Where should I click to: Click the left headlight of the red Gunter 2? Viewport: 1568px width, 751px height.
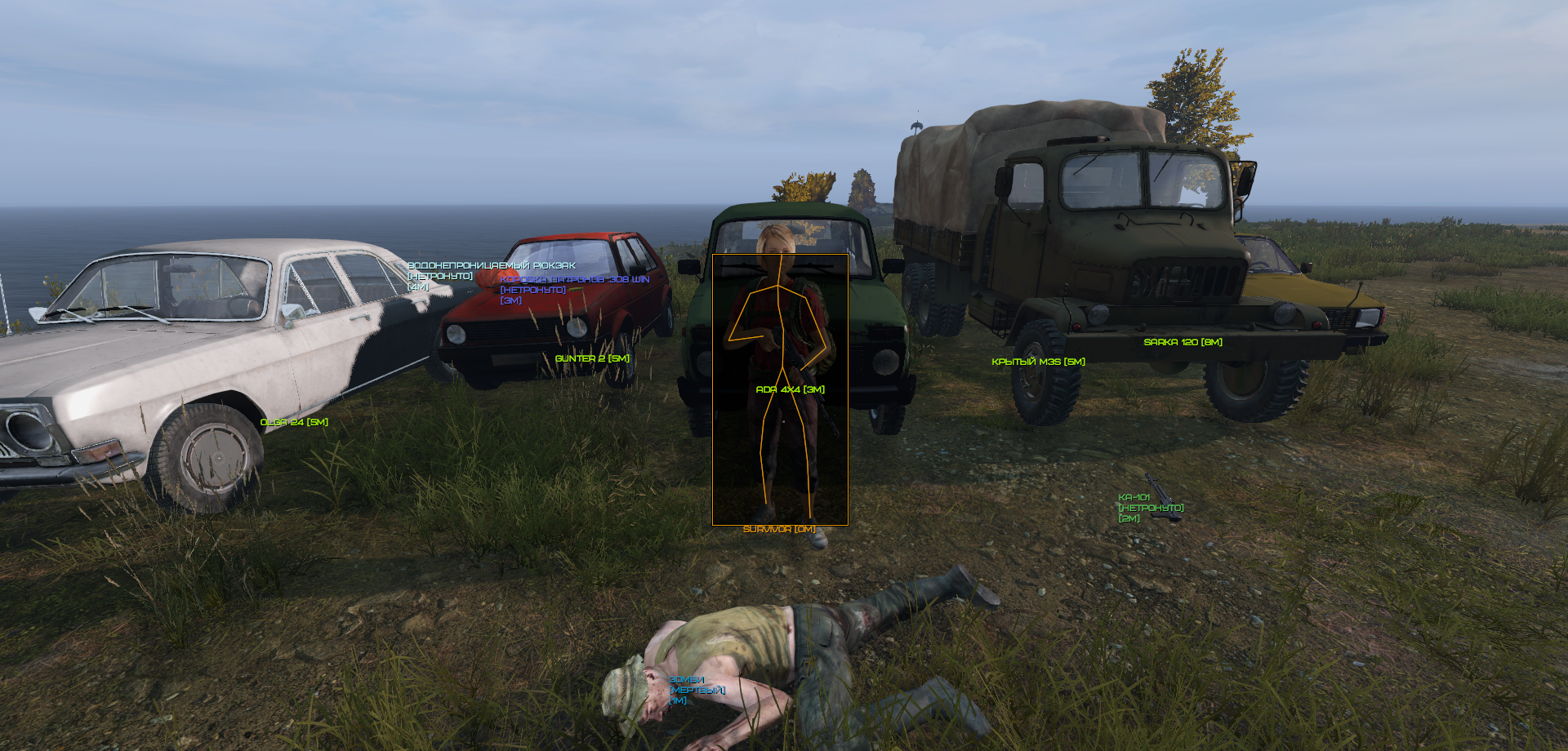457,335
